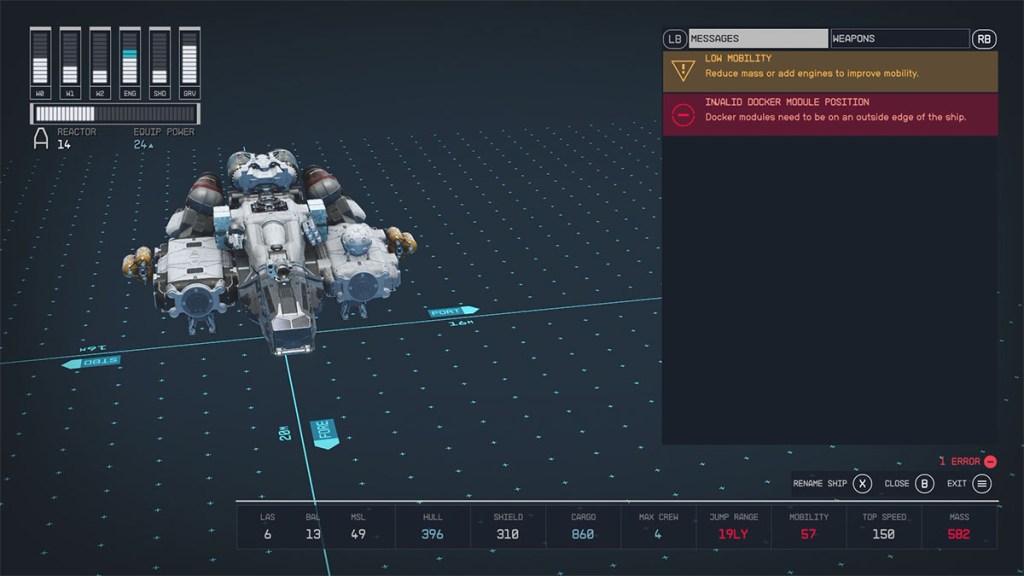1024x576 pixels.
Task: Show the 1 Error indicator details
Action: click(x=967, y=461)
